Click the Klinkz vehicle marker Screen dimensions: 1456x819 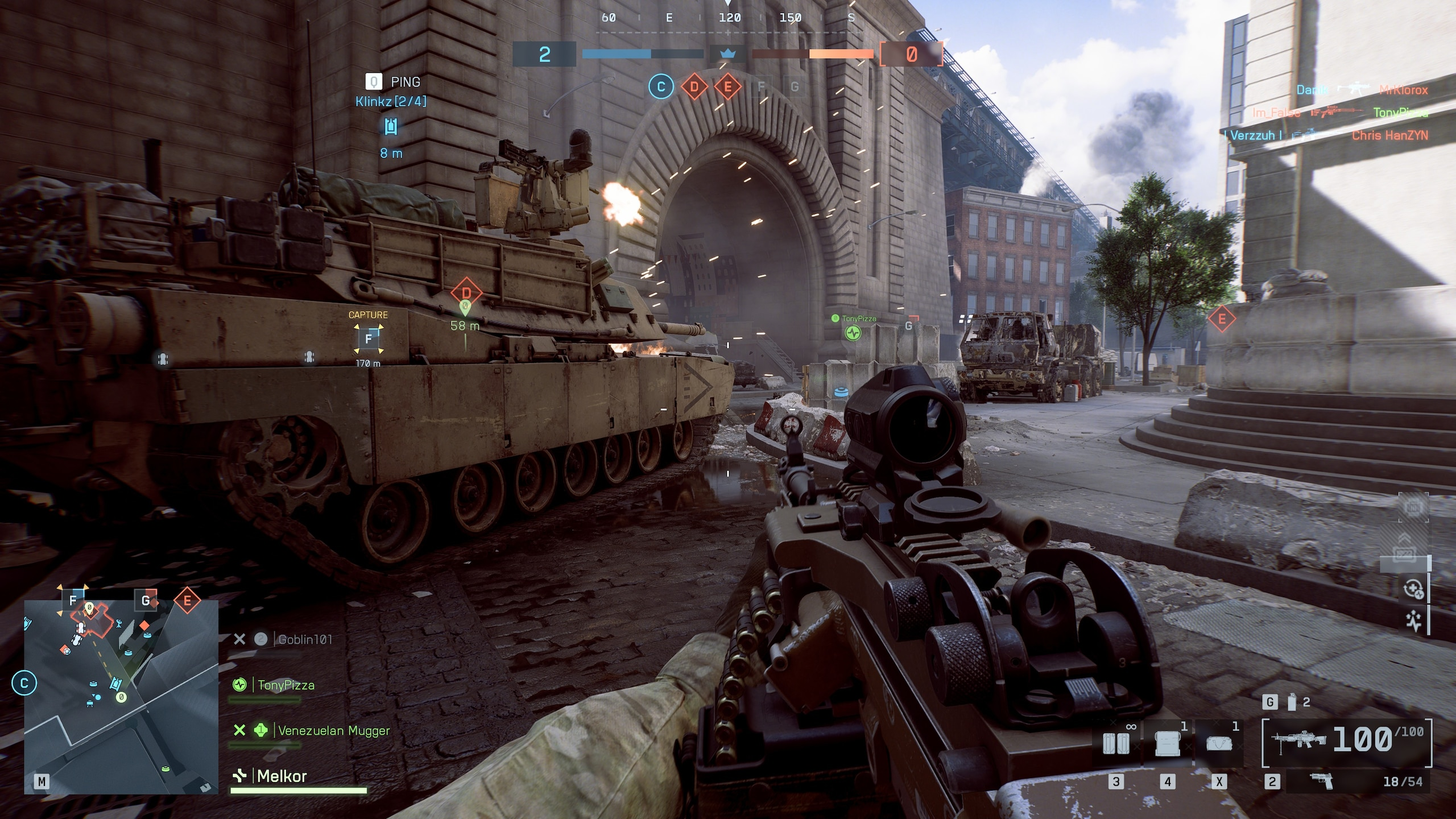391,126
